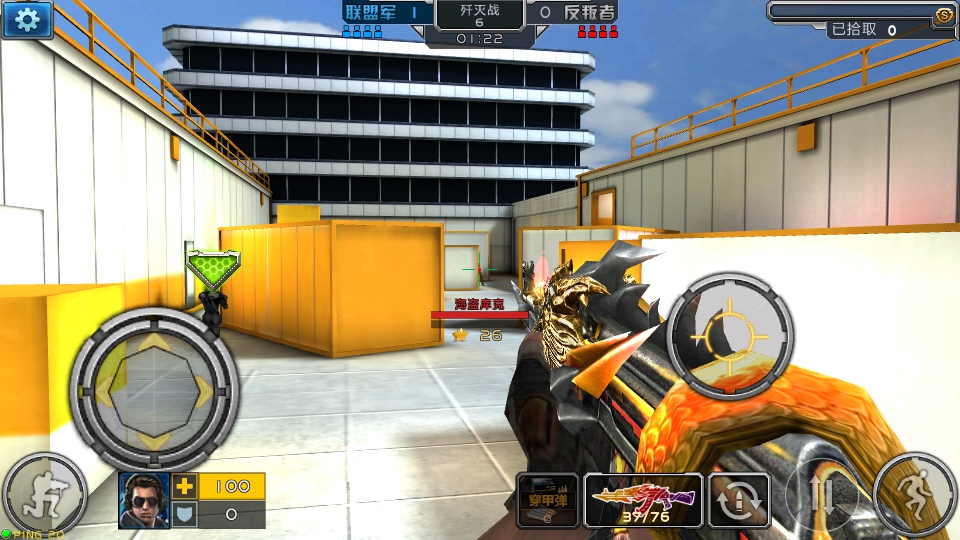Screen dimensions: 960x540
Task: Tap the crouch stance button
Action: coord(43,494)
